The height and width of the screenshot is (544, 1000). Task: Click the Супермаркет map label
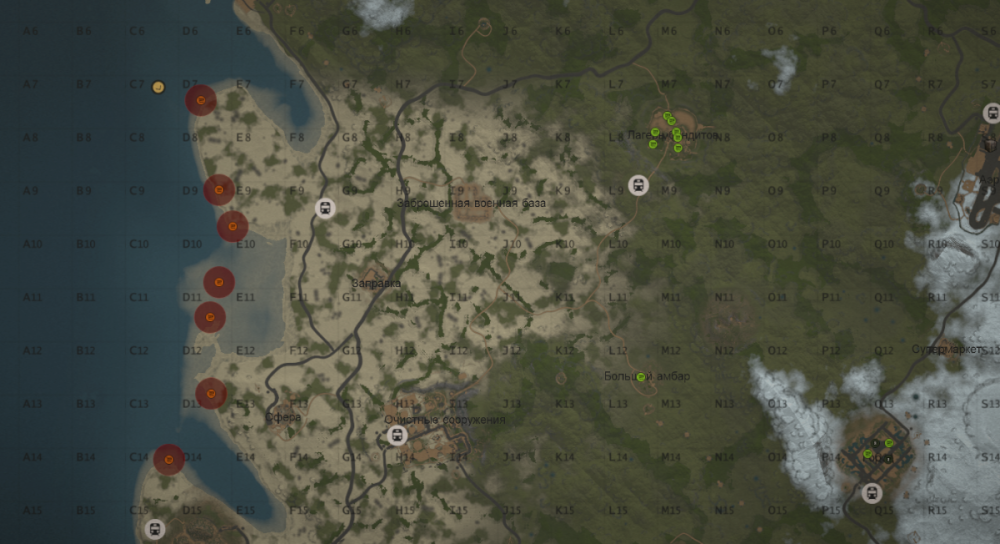click(x=948, y=350)
